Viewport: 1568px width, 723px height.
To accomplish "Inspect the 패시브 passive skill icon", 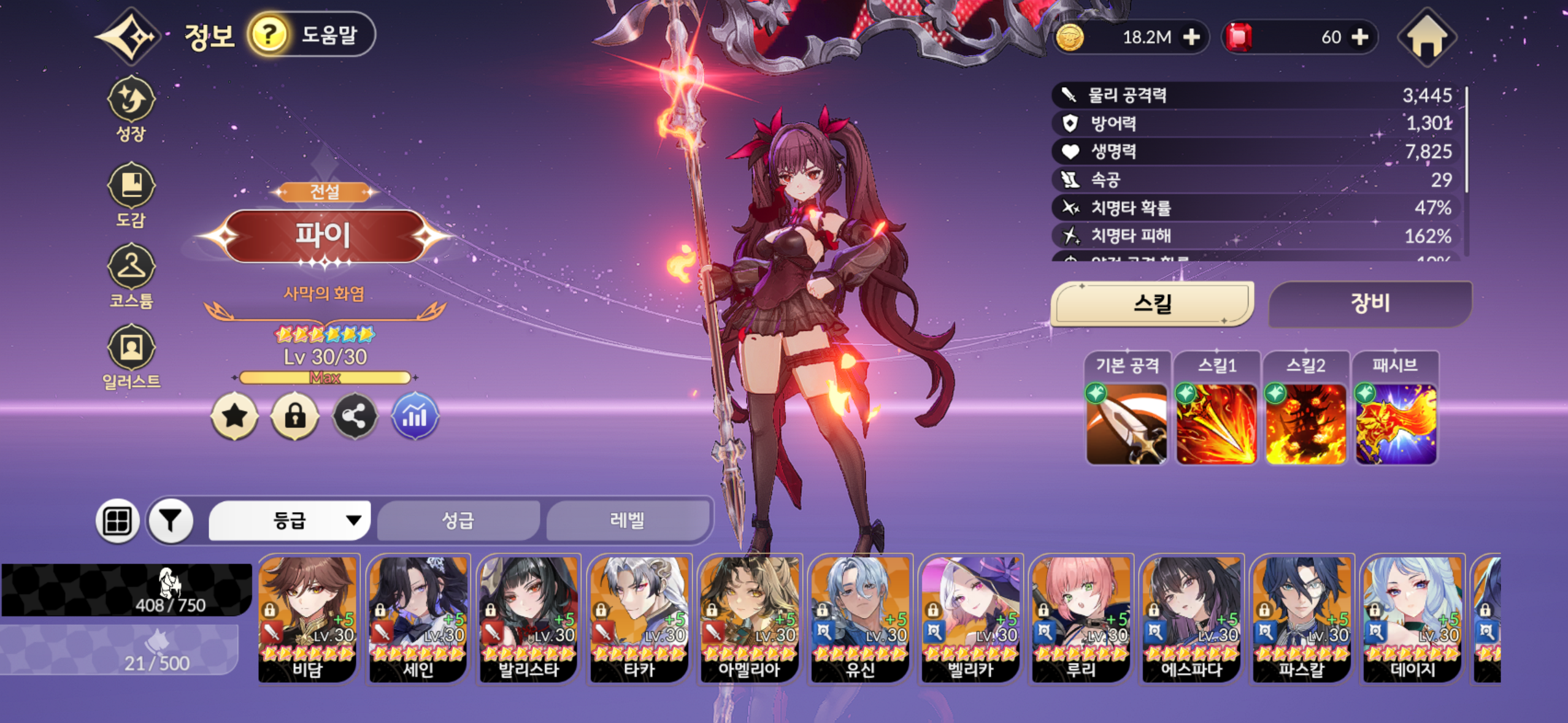I will coord(1395,424).
